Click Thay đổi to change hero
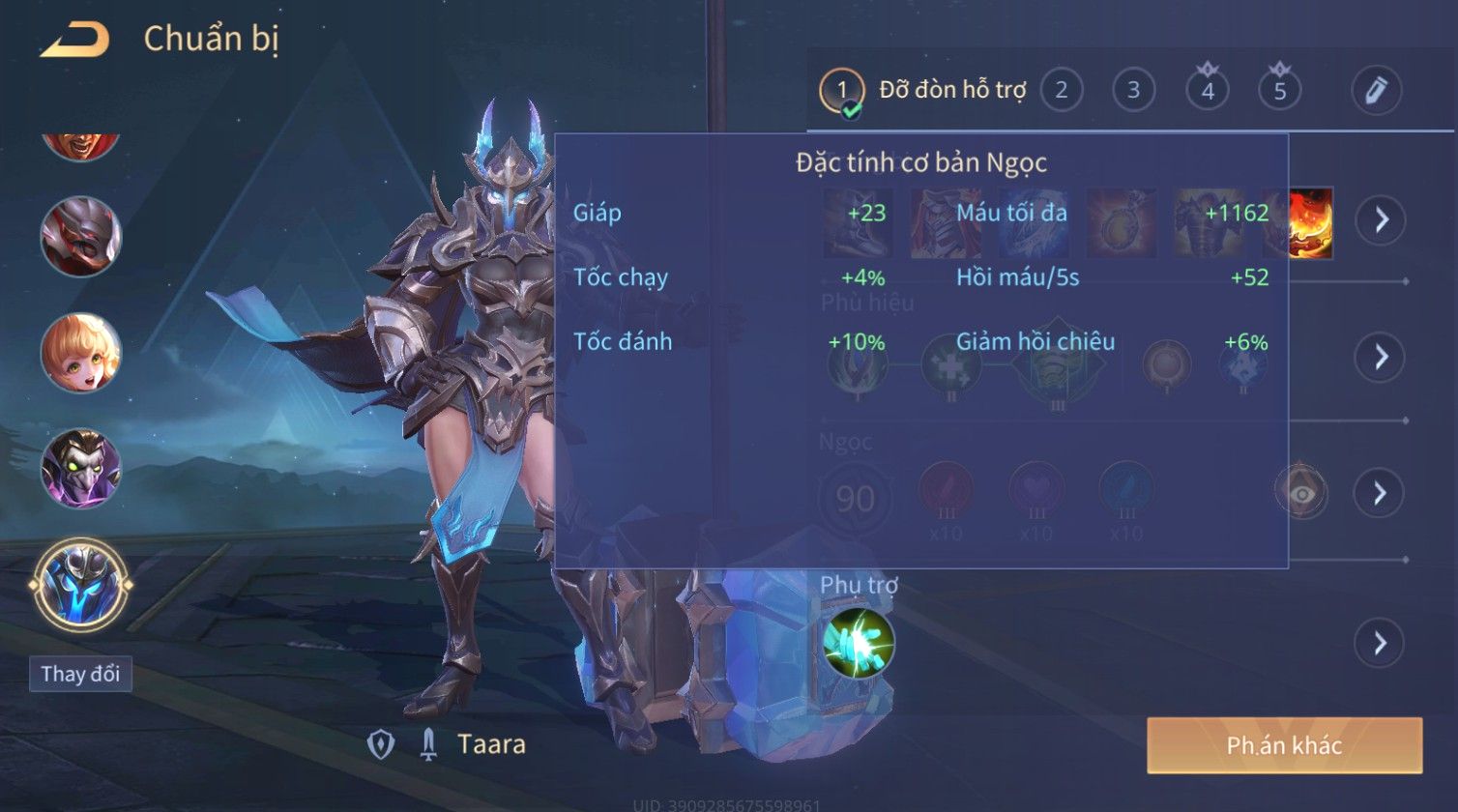This screenshot has height=812, width=1458. tap(80, 674)
